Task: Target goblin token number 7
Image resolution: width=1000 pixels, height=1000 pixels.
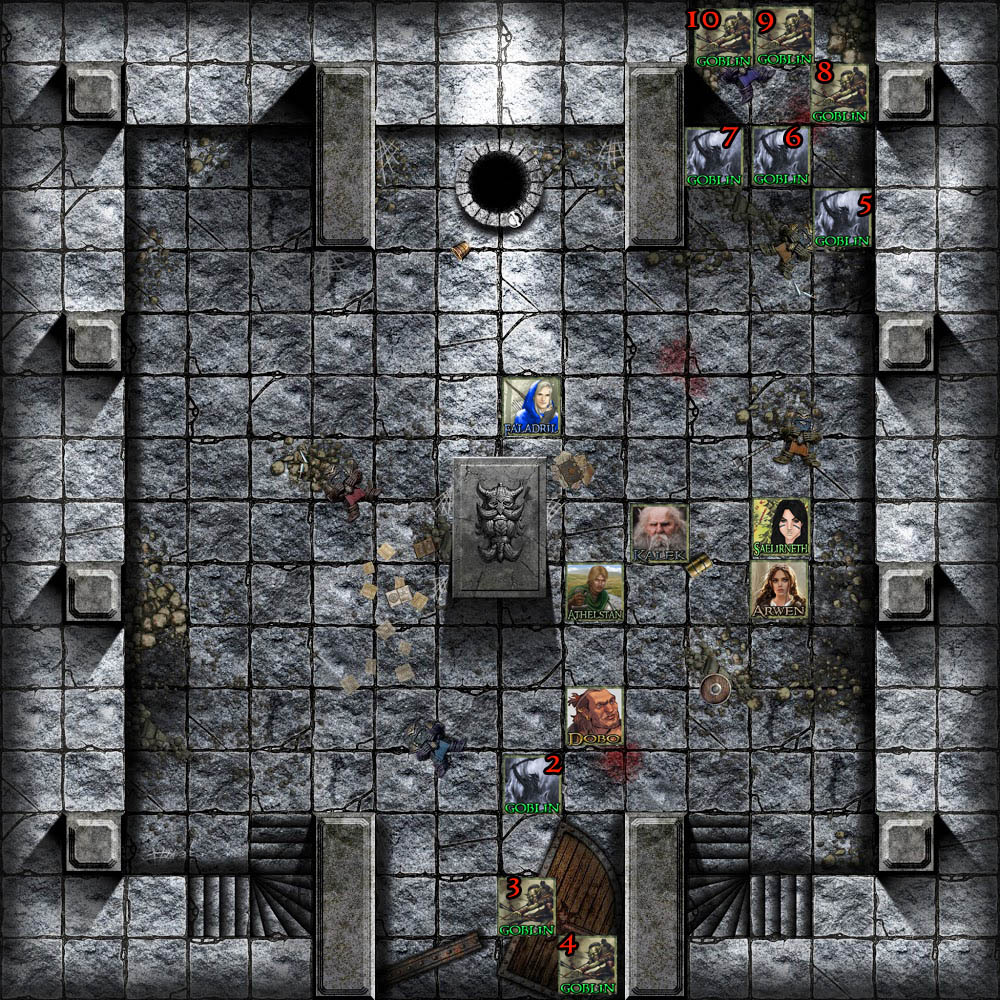Action: [715, 156]
